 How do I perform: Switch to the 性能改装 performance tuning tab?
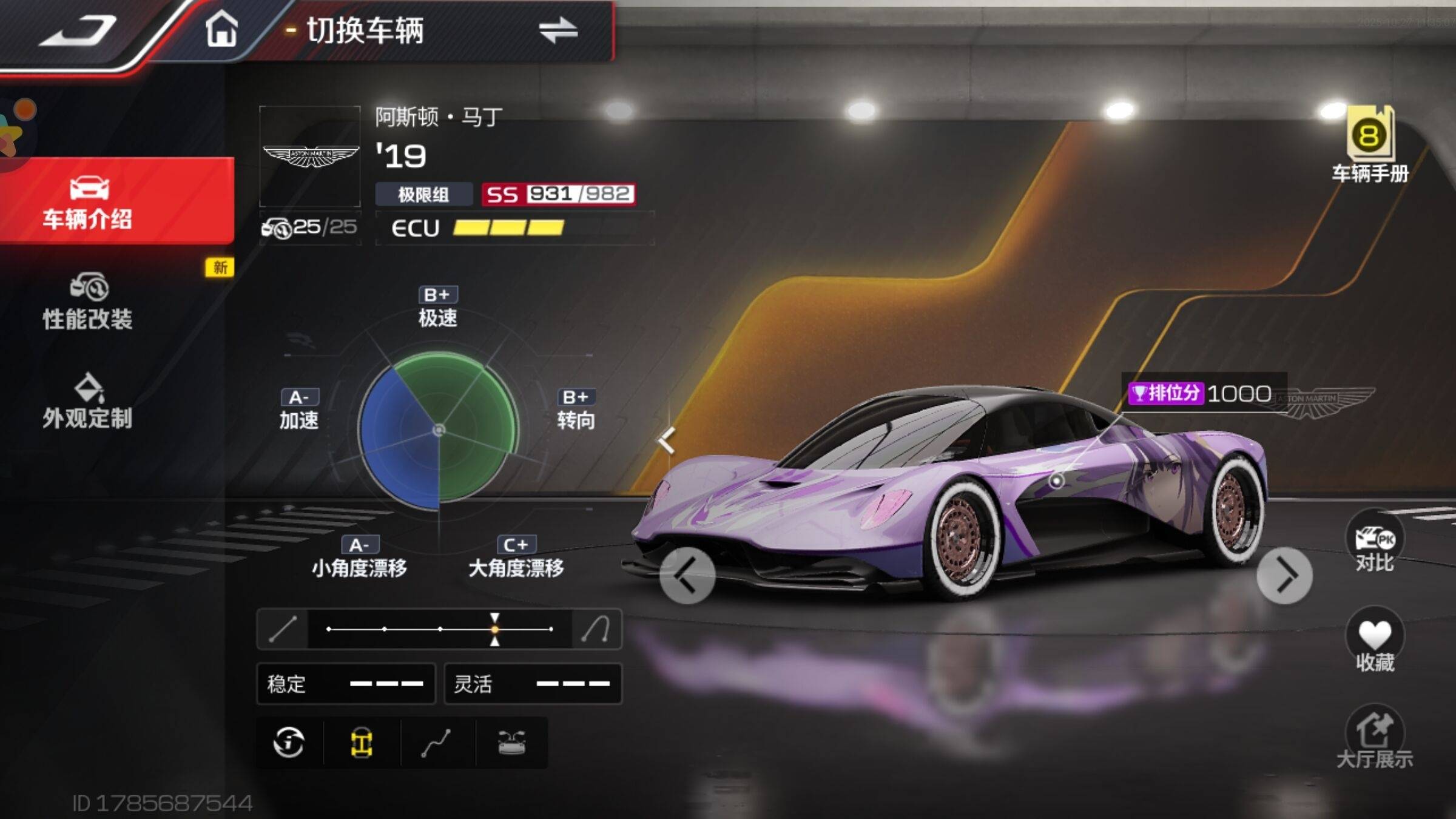pyautogui.click(x=88, y=302)
